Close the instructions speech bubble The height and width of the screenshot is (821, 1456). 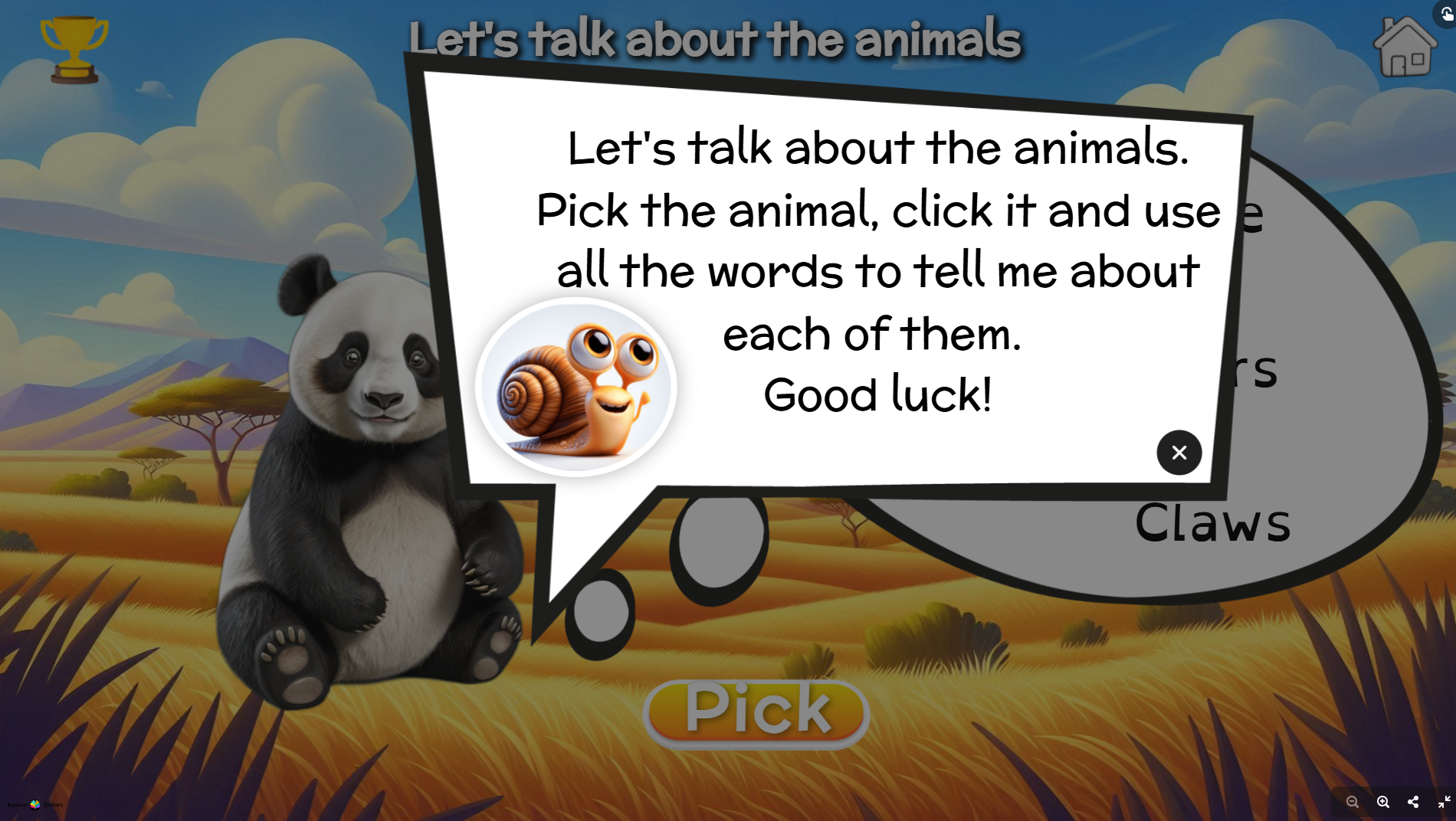click(x=1179, y=453)
